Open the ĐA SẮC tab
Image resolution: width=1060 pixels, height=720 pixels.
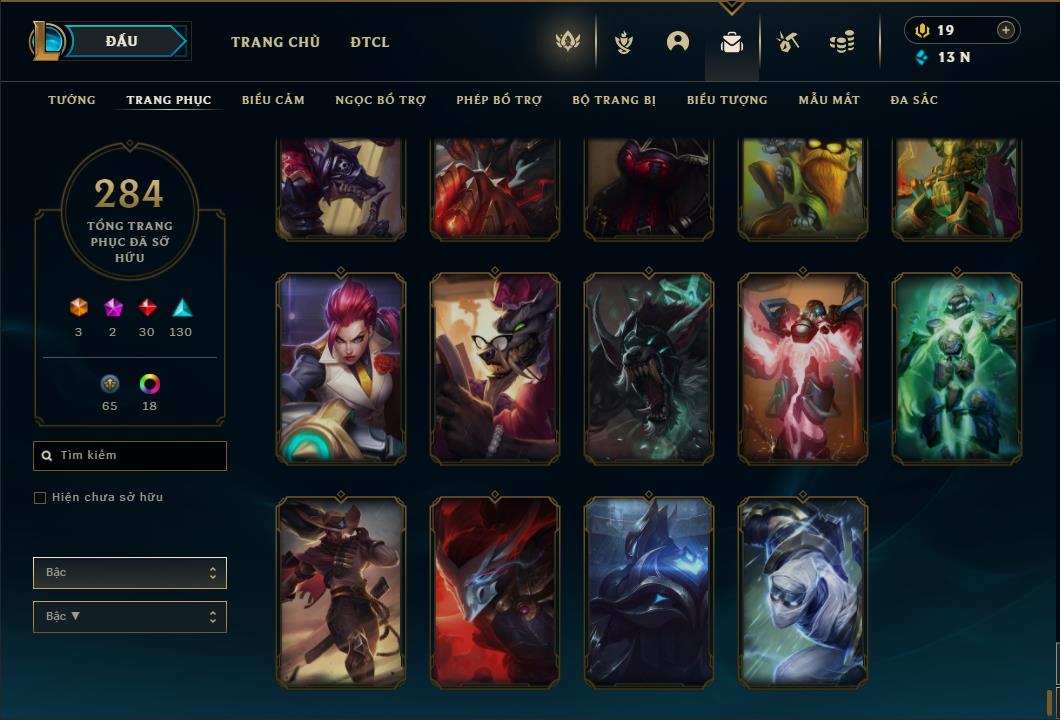click(914, 100)
